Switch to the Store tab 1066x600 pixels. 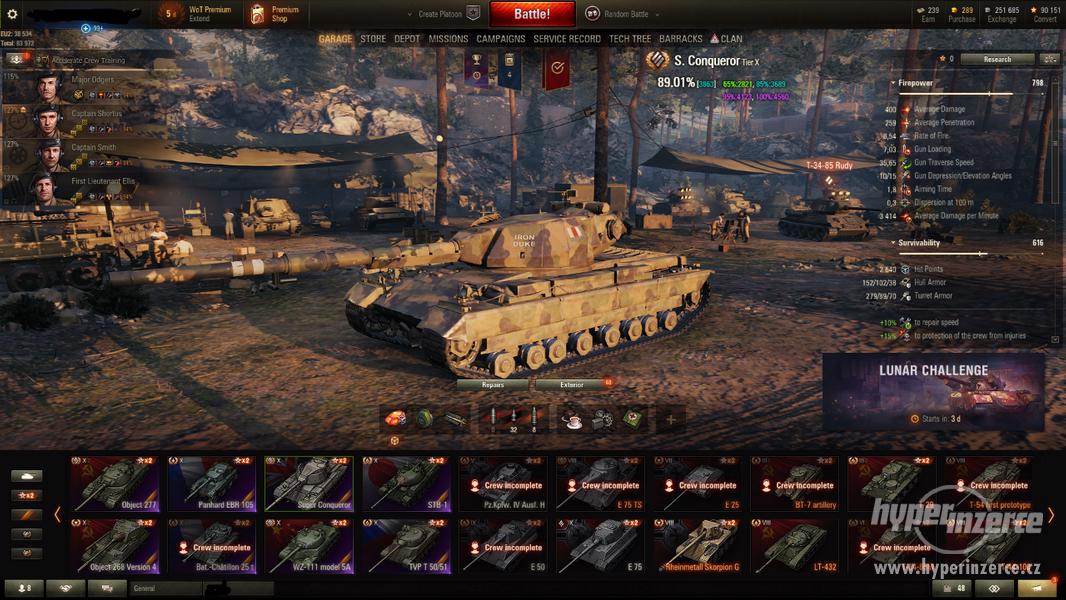[x=373, y=39]
